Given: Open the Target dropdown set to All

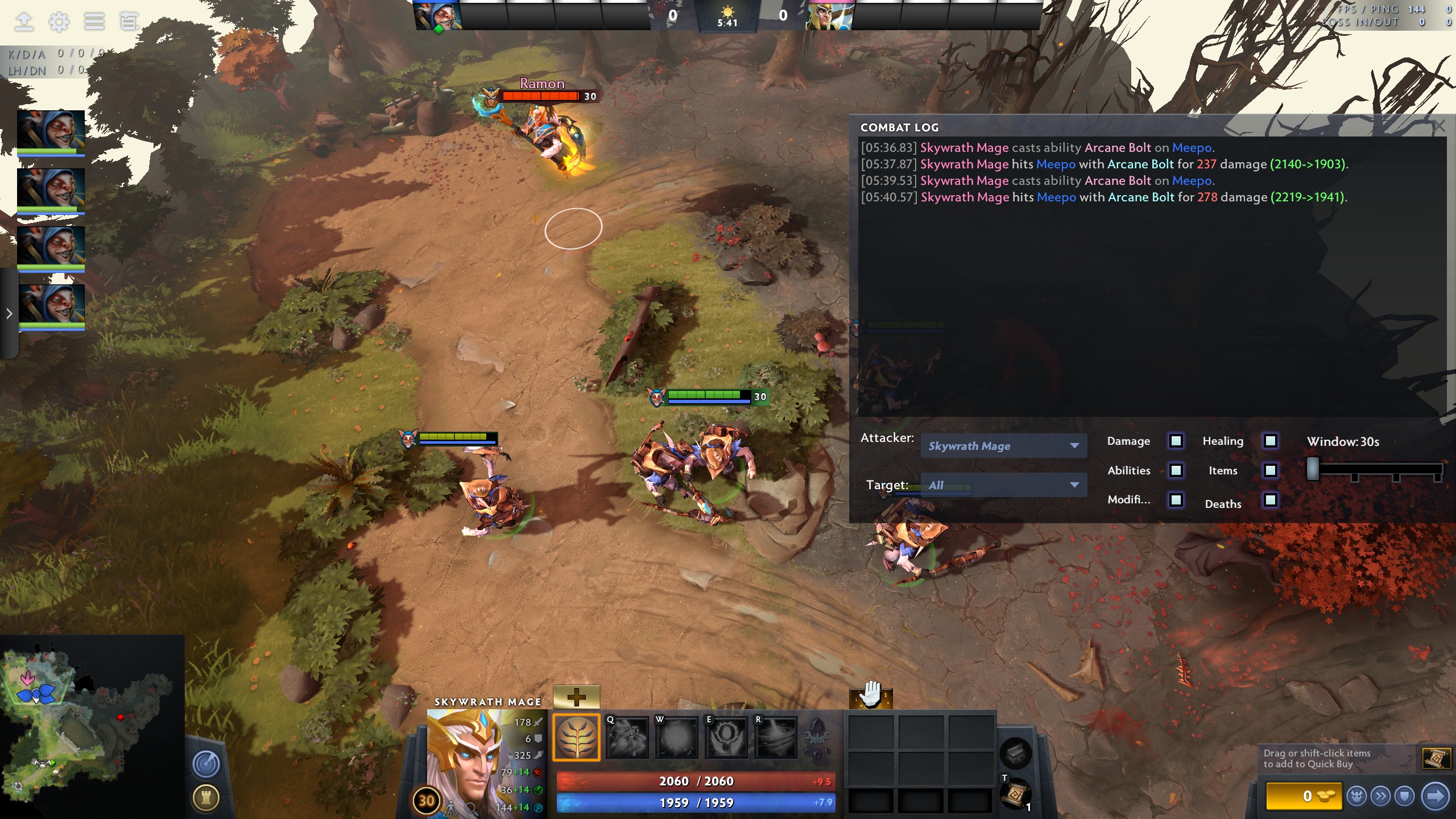Looking at the screenshot, I should 1004,485.
